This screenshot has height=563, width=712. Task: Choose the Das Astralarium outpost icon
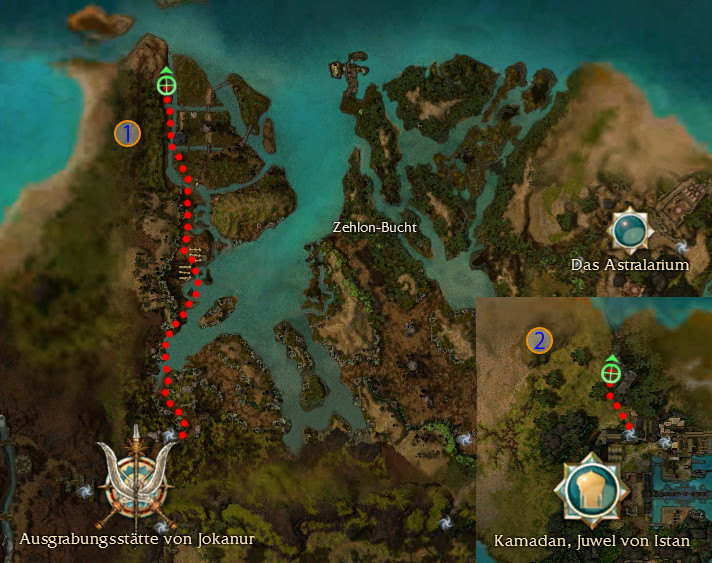click(632, 230)
